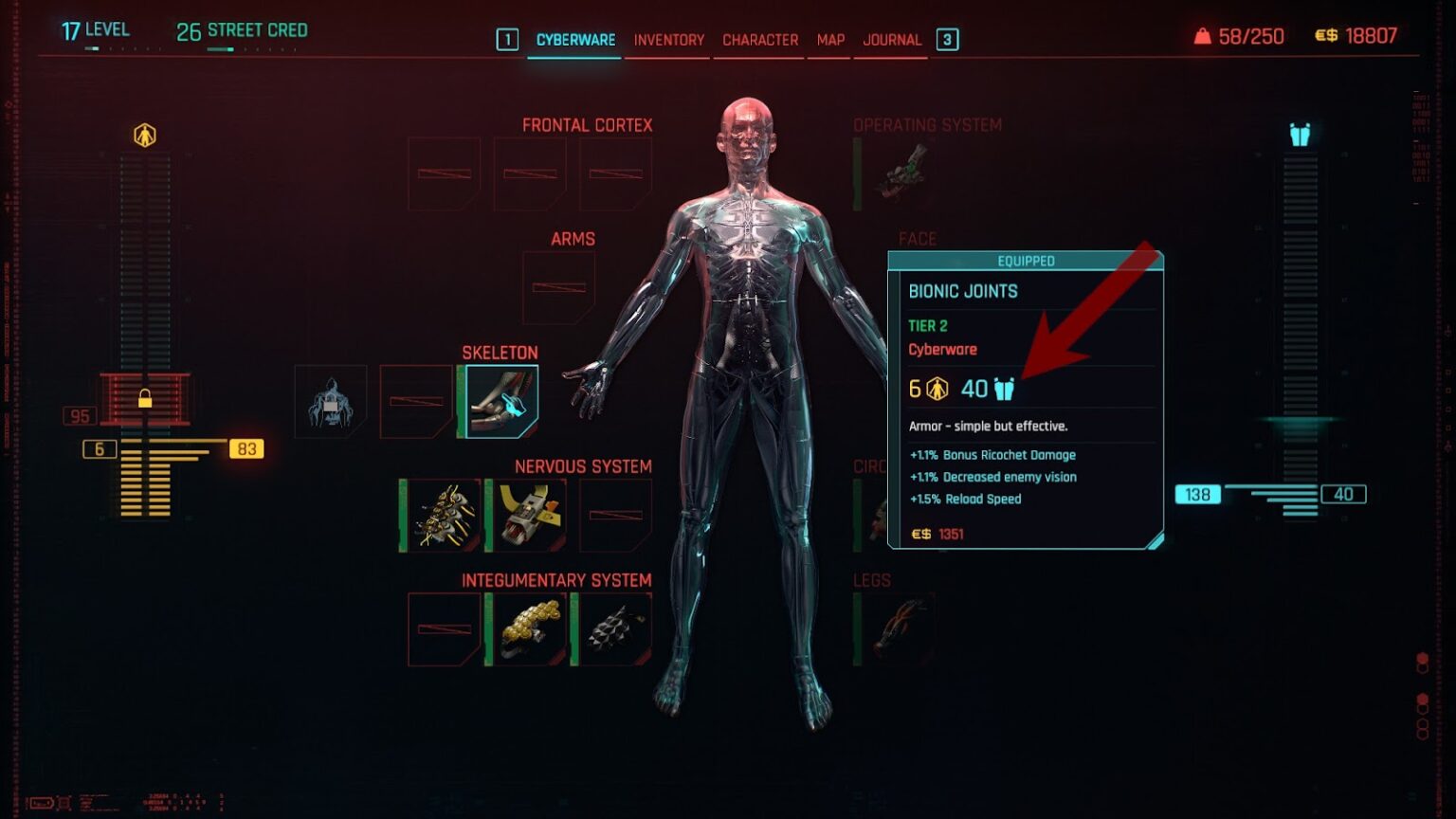Image resolution: width=1456 pixels, height=819 pixels.
Task: Select the yellow cyberware capacity shield icon
Action: [x=144, y=133]
